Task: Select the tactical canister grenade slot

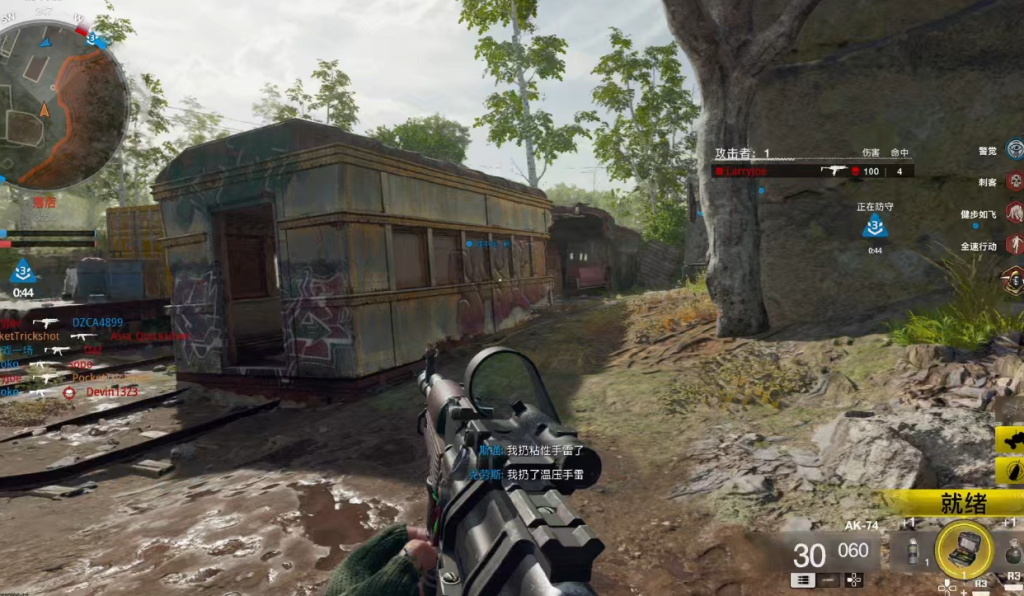Action: (x=911, y=552)
